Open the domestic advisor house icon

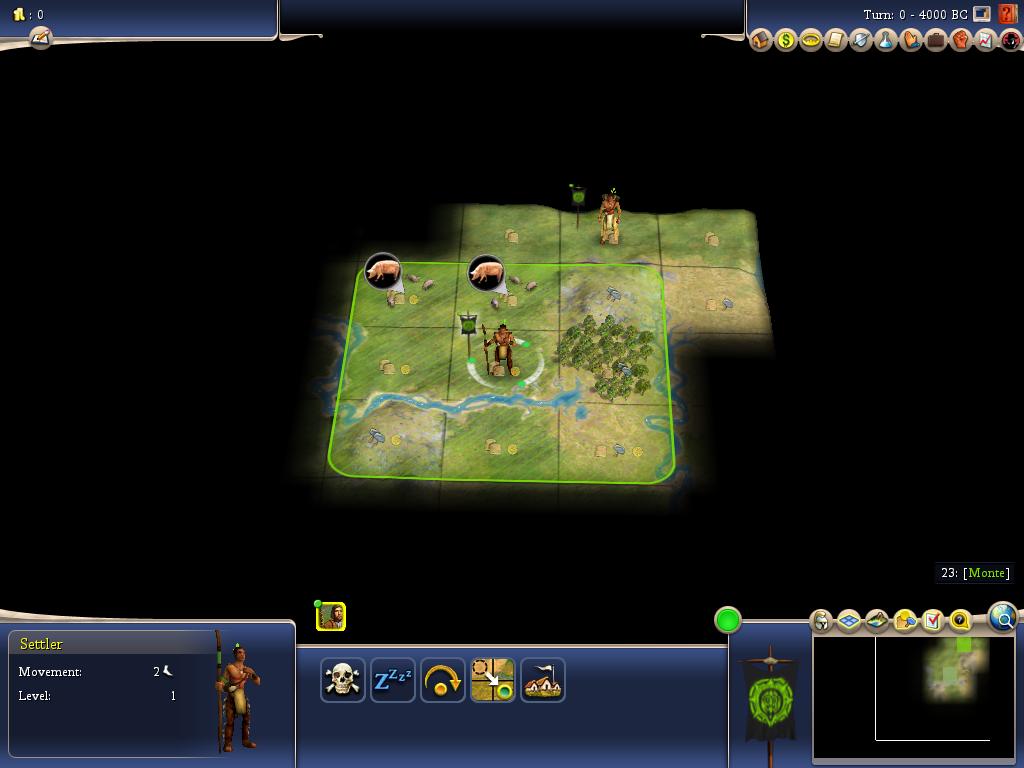coord(761,41)
